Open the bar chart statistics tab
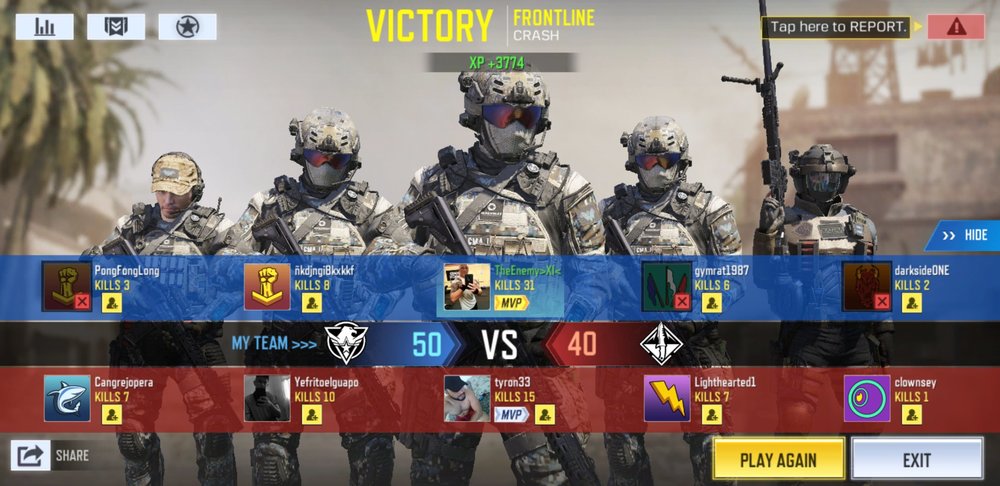The image size is (1000, 486). 44,26
